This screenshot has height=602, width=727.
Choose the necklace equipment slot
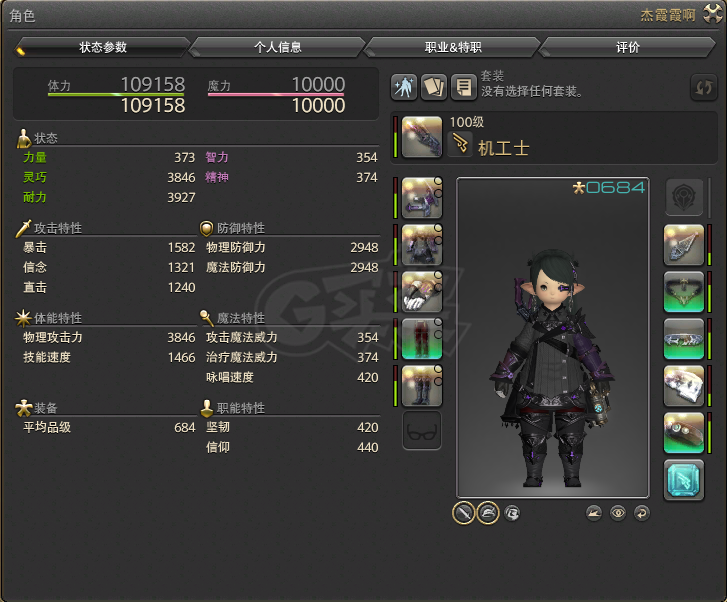click(684, 292)
